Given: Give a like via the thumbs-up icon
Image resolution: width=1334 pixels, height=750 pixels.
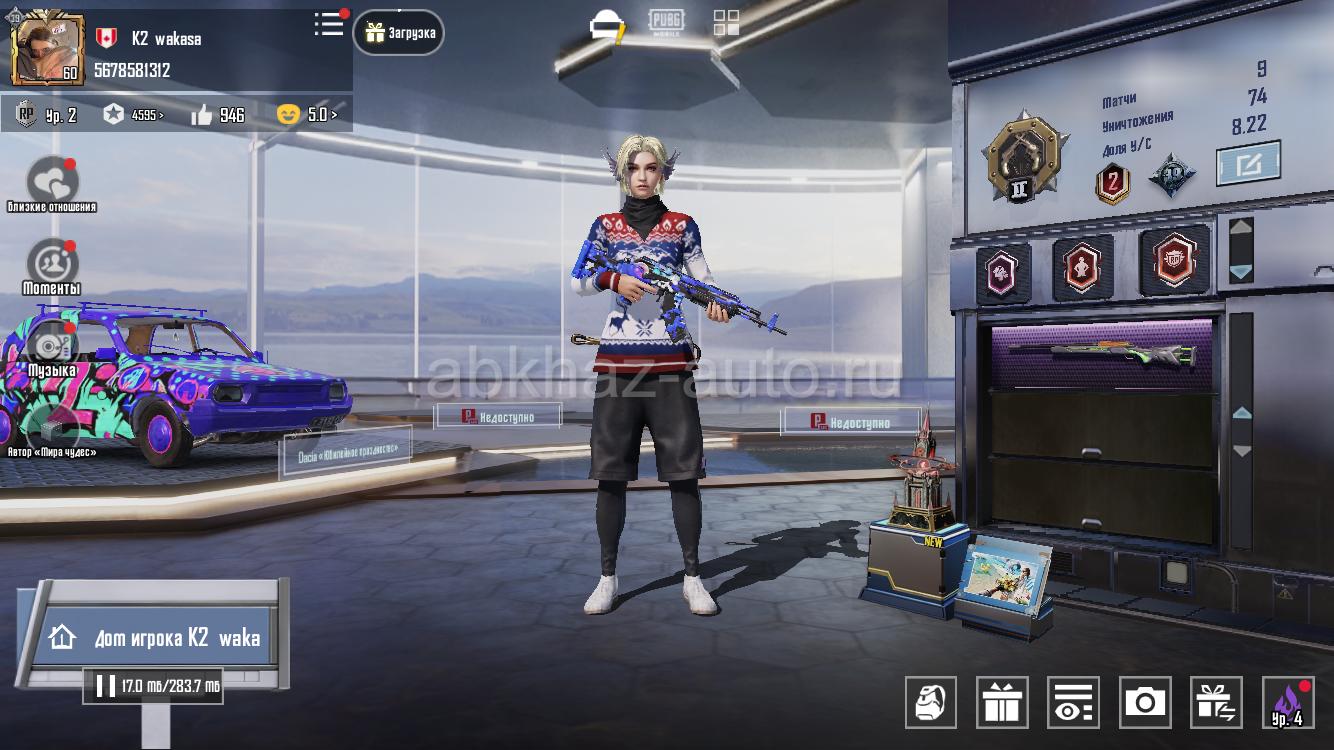Looking at the screenshot, I should [x=203, y=115].
